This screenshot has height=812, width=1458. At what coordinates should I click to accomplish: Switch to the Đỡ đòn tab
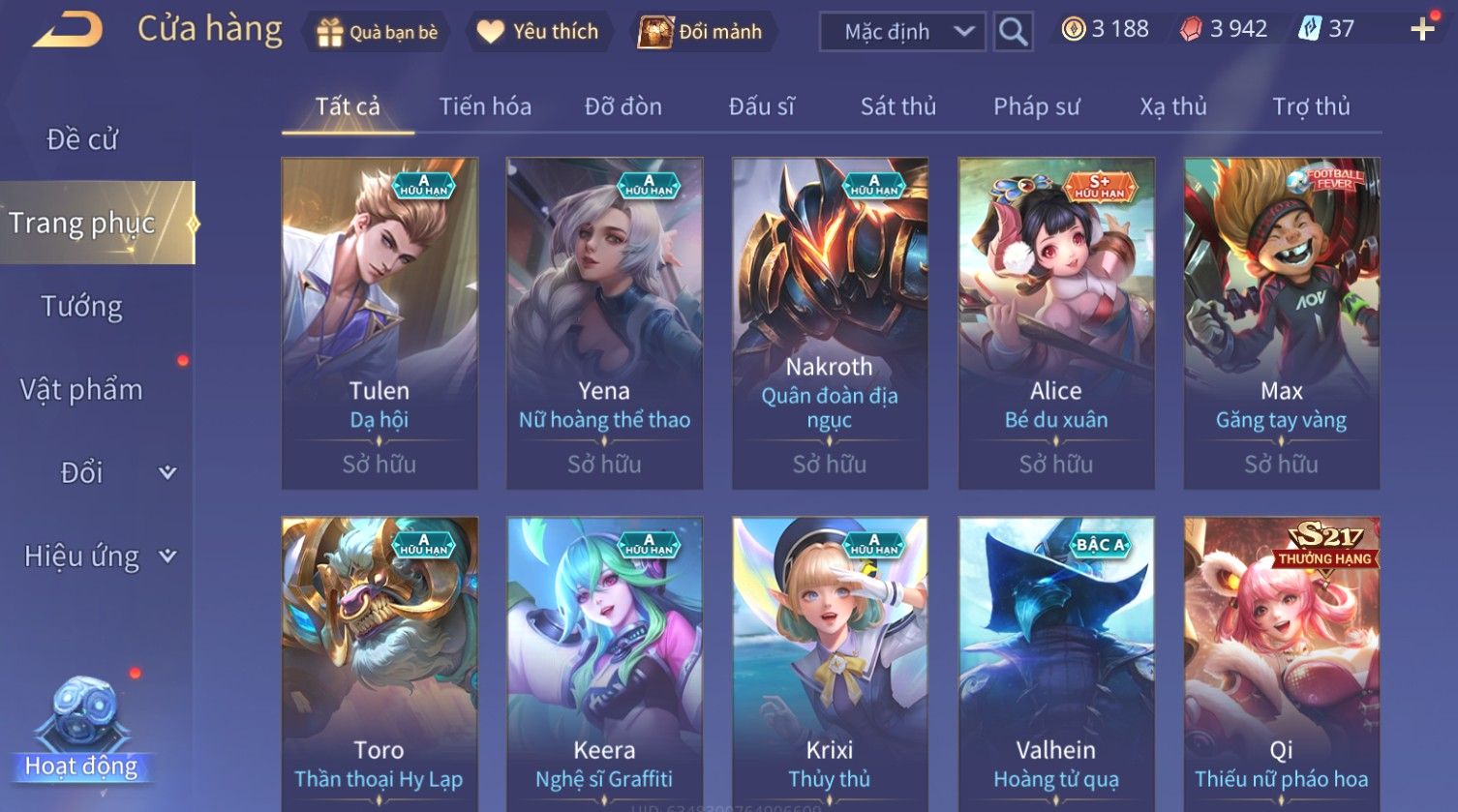tap(623, 106)
